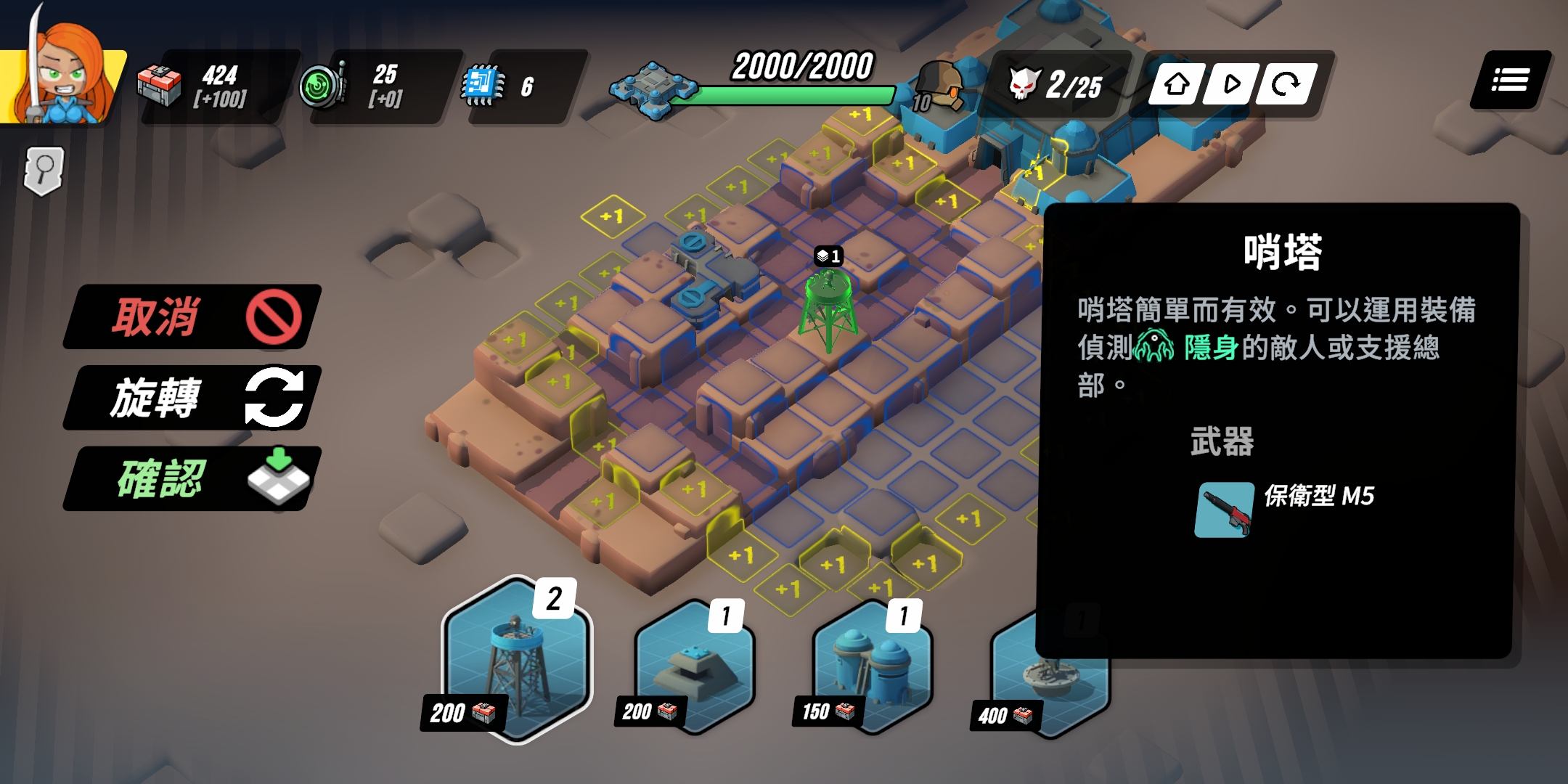Cancel the tower placement (取消)
The image size is (1568, 784).
[193, 317]
